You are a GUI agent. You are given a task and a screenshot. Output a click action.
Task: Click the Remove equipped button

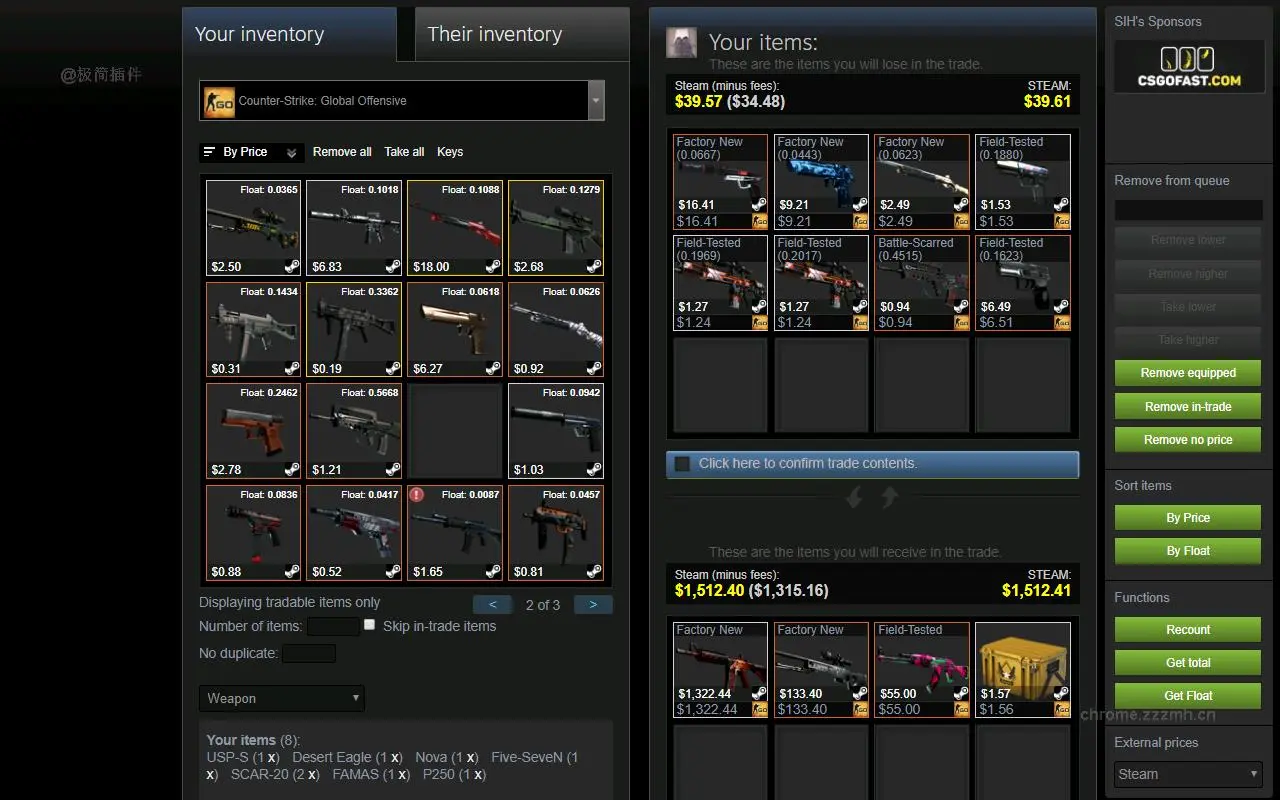pyautogui.click(x=1187, y=372)
